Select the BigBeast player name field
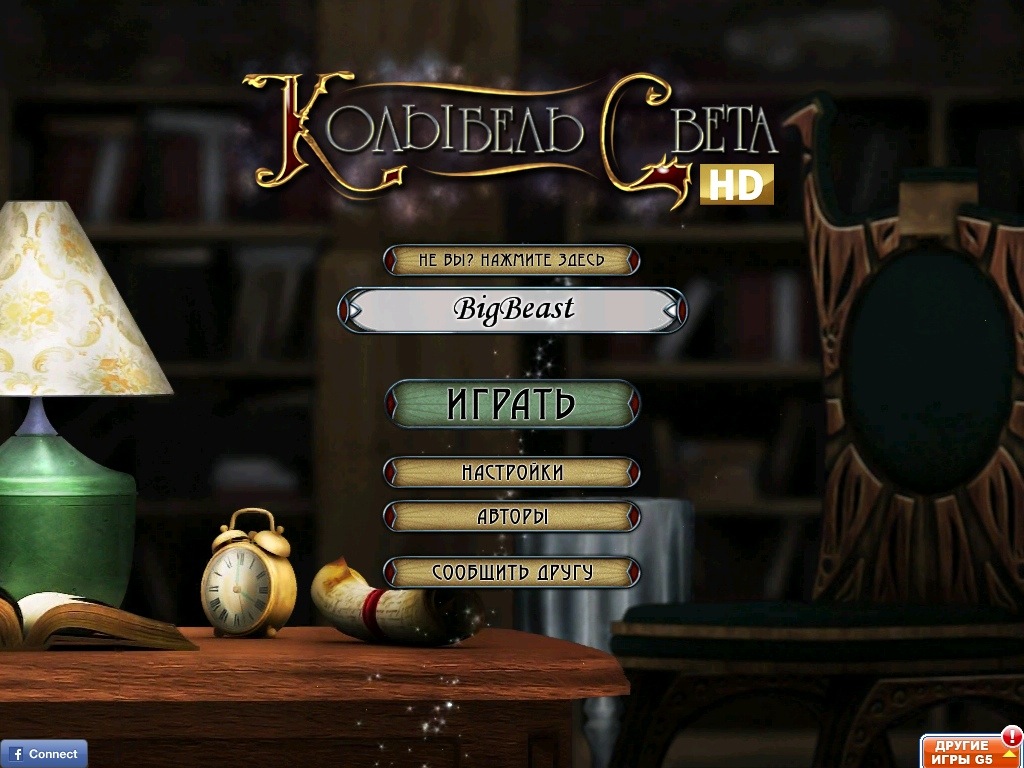 click(512, 310)
